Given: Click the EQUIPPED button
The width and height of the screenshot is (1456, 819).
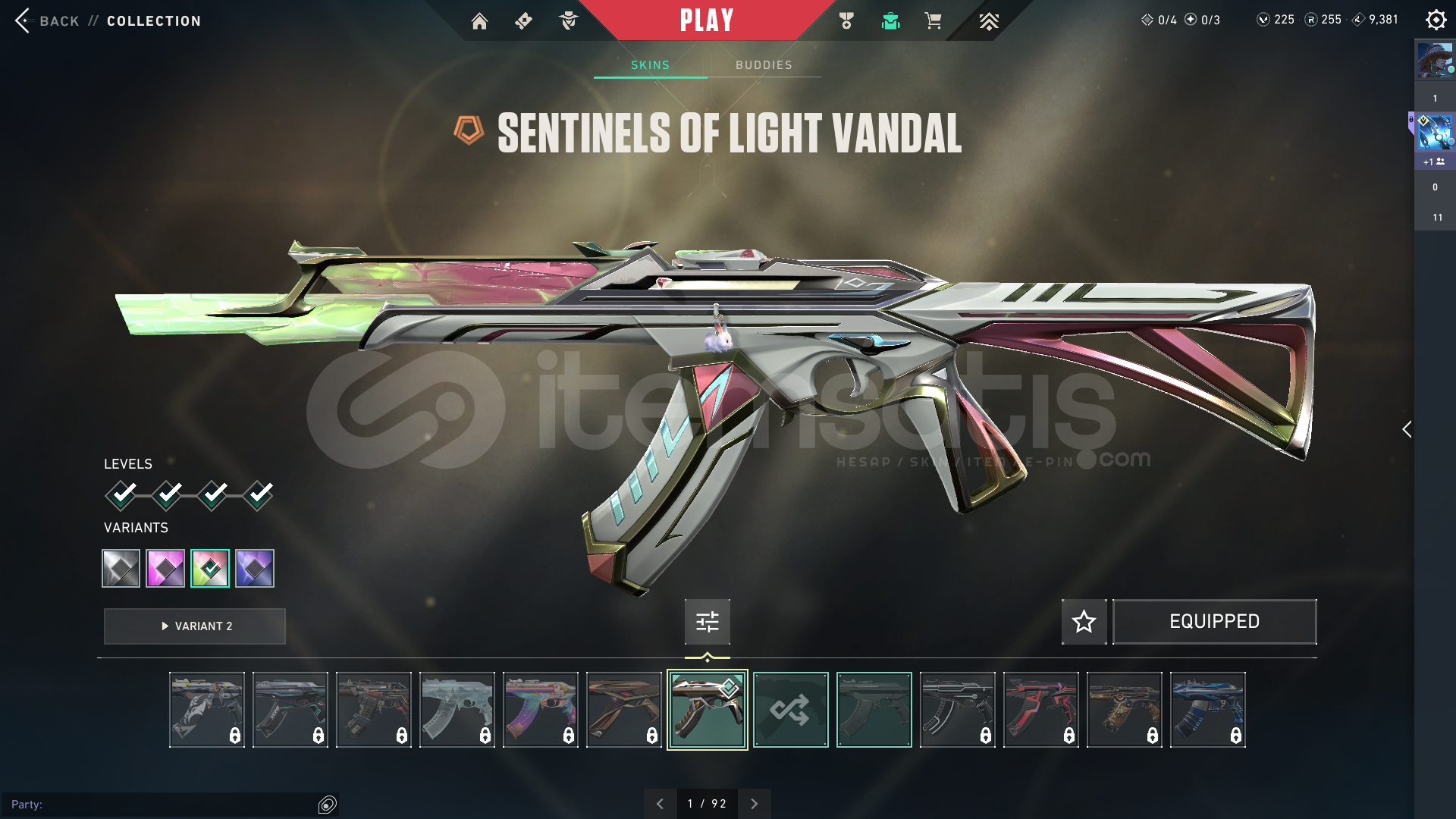Looking at the screenshot, I should tap(1214, 622).
